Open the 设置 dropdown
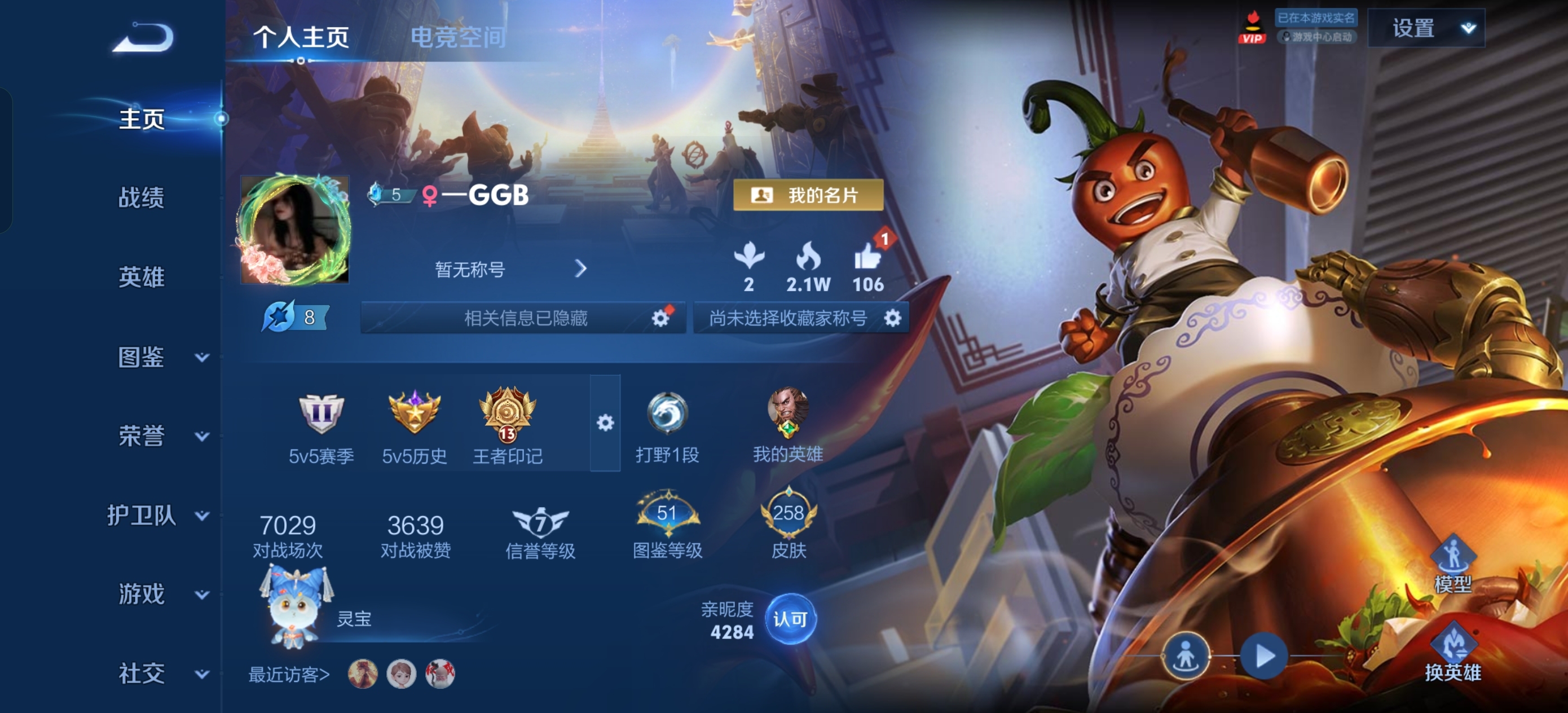The height and width of the screenshot is (713, 1568). point(1425,28)
